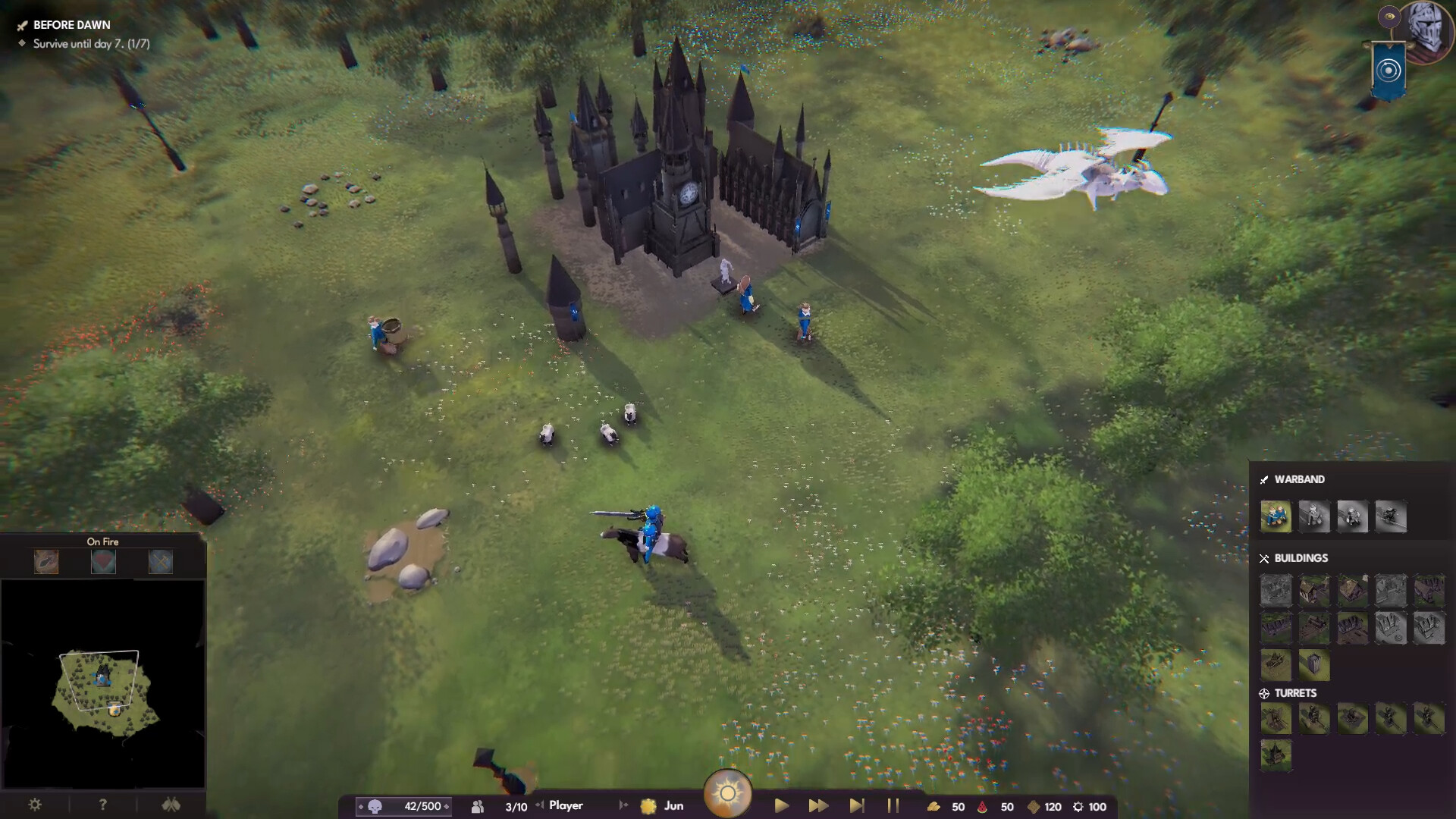Pause the game with the pause button
The height and width of the screenshot is (819, 1456).
893,807
